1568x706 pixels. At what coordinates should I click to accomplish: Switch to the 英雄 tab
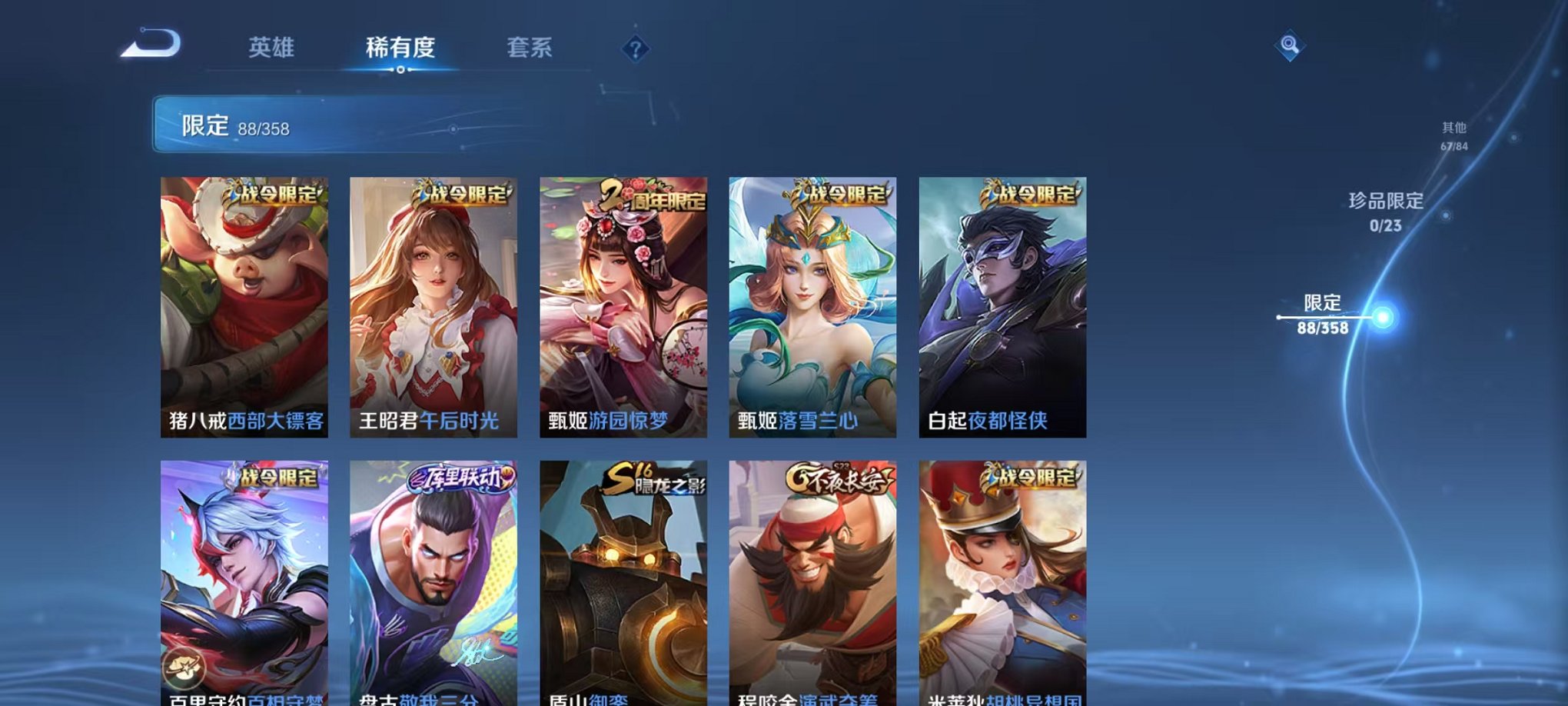[273, 48]
